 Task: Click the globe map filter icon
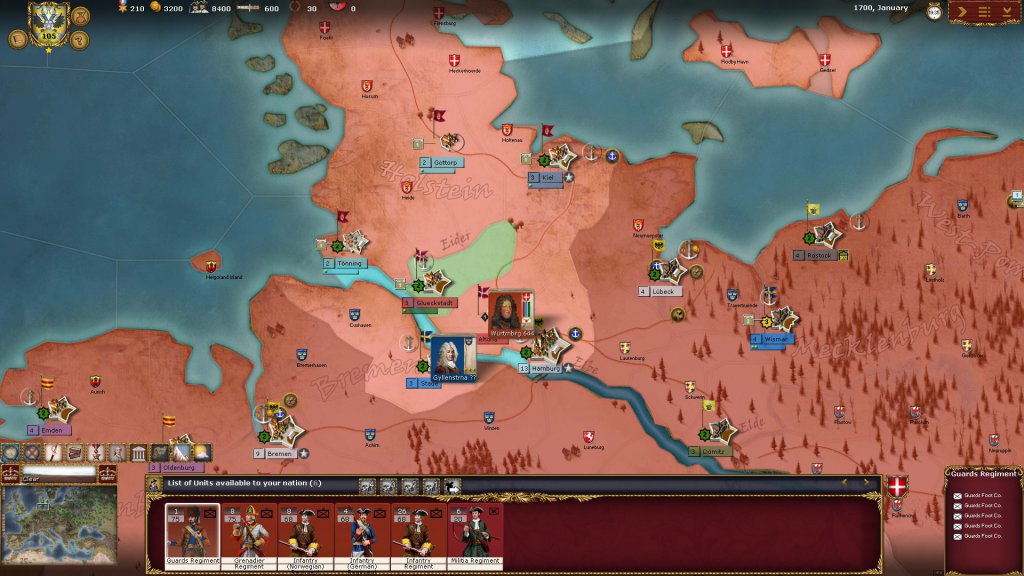(10, 453)
